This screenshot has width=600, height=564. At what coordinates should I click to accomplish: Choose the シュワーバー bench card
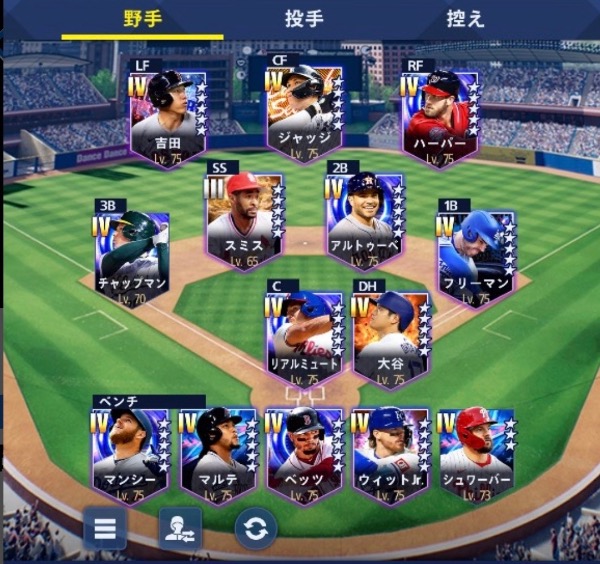477,455
